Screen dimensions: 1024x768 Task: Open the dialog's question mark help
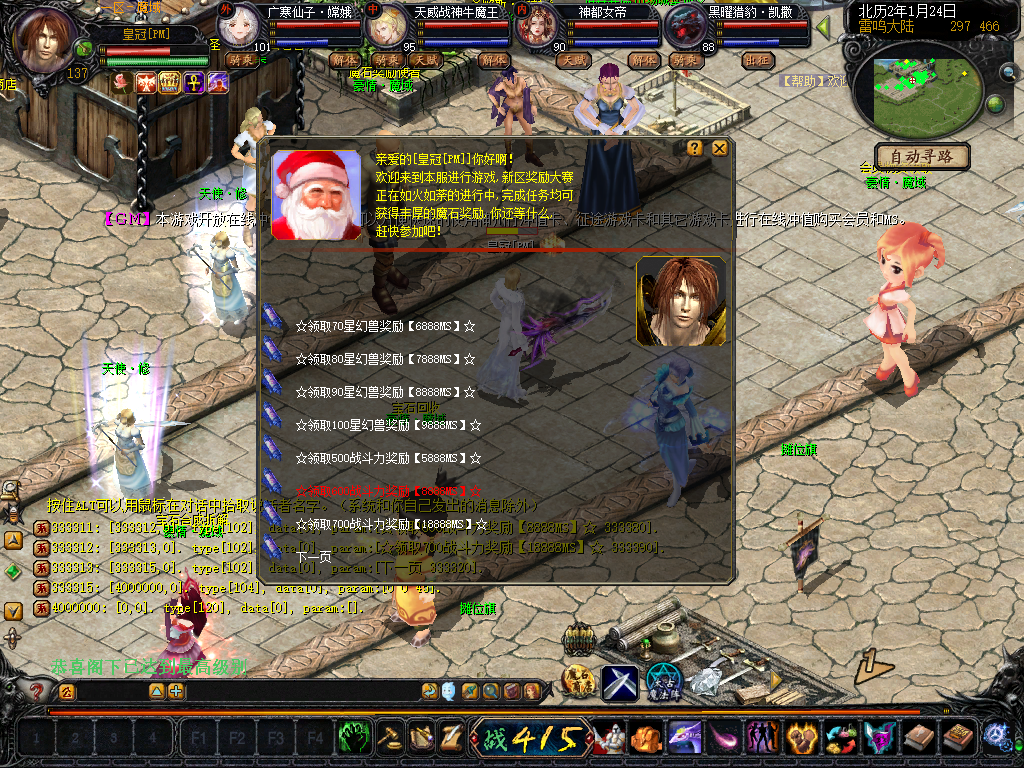pos(695,148)
